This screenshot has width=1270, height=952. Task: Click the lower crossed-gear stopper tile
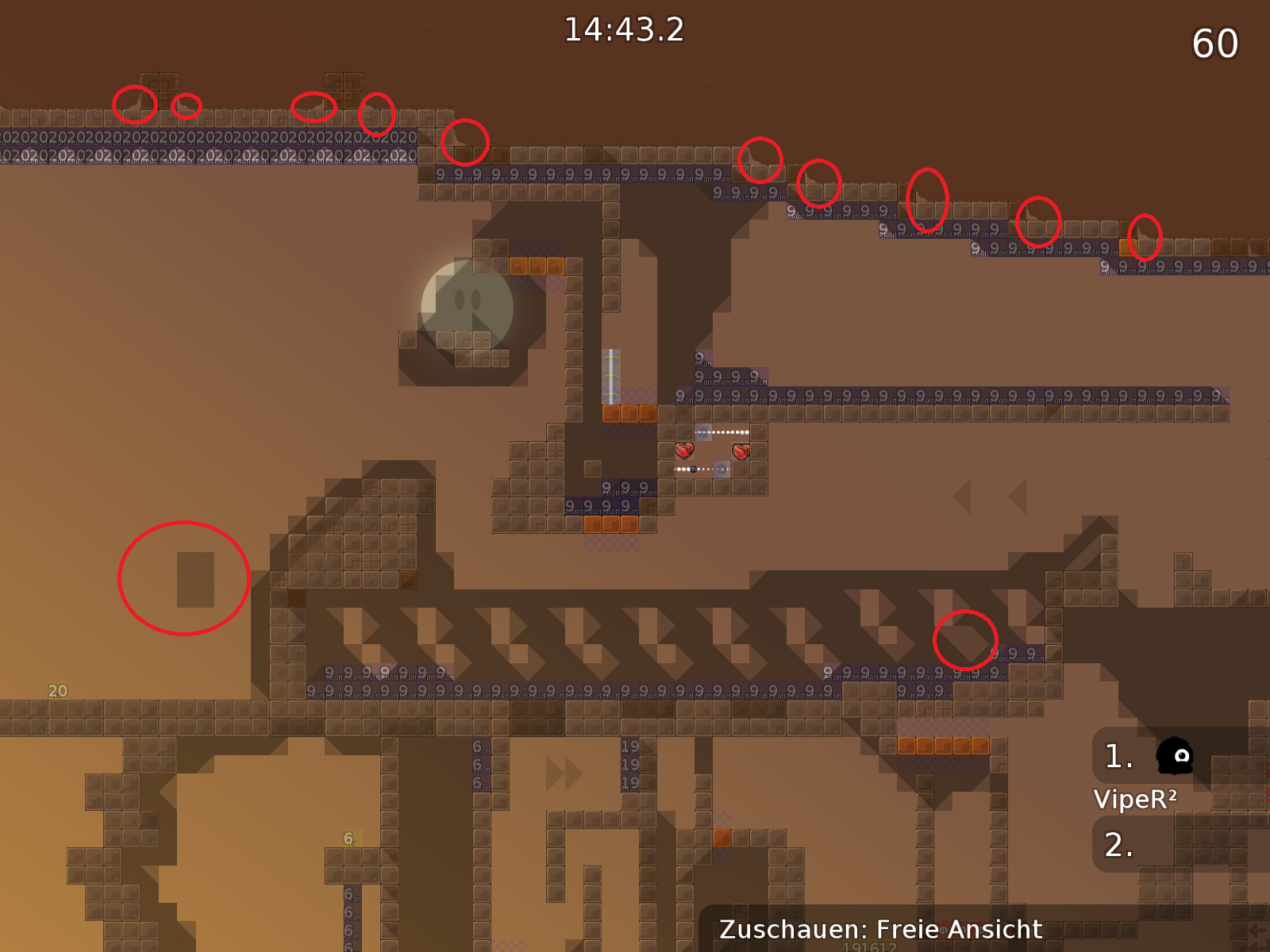pos(722,469)
